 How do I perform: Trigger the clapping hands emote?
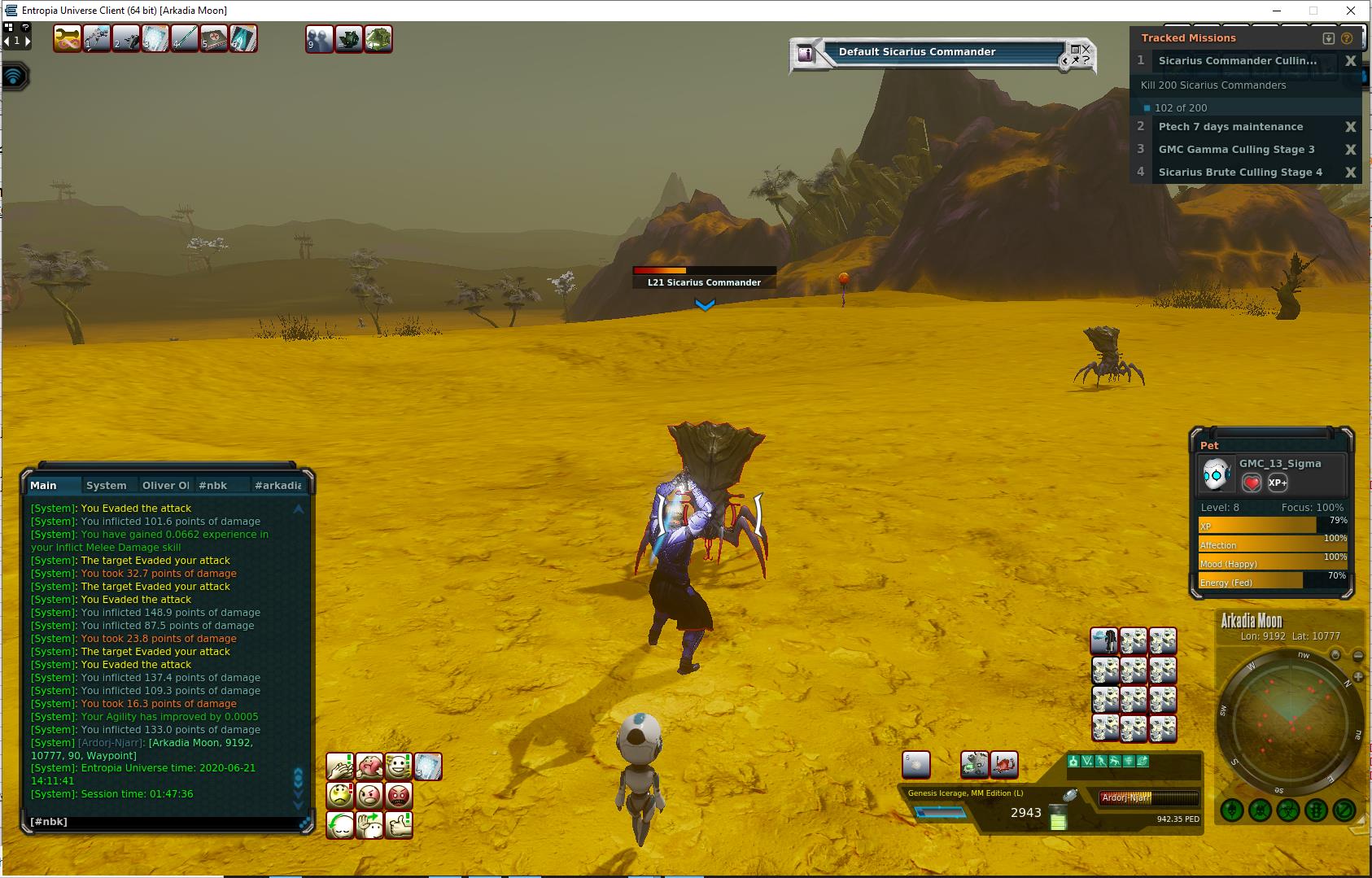coord(340,767)
